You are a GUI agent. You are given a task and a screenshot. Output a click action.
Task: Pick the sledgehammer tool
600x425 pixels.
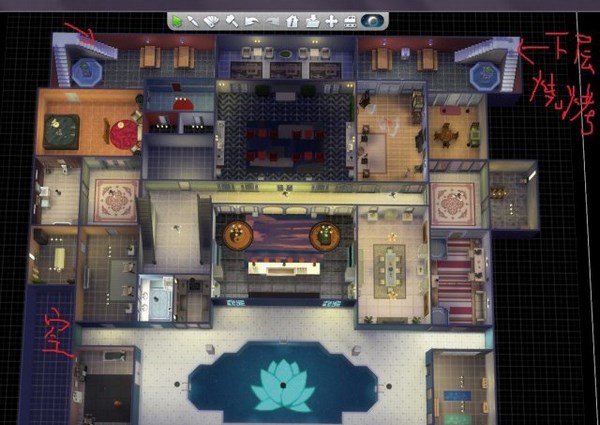pyautogui.click(x=230, y=19)
